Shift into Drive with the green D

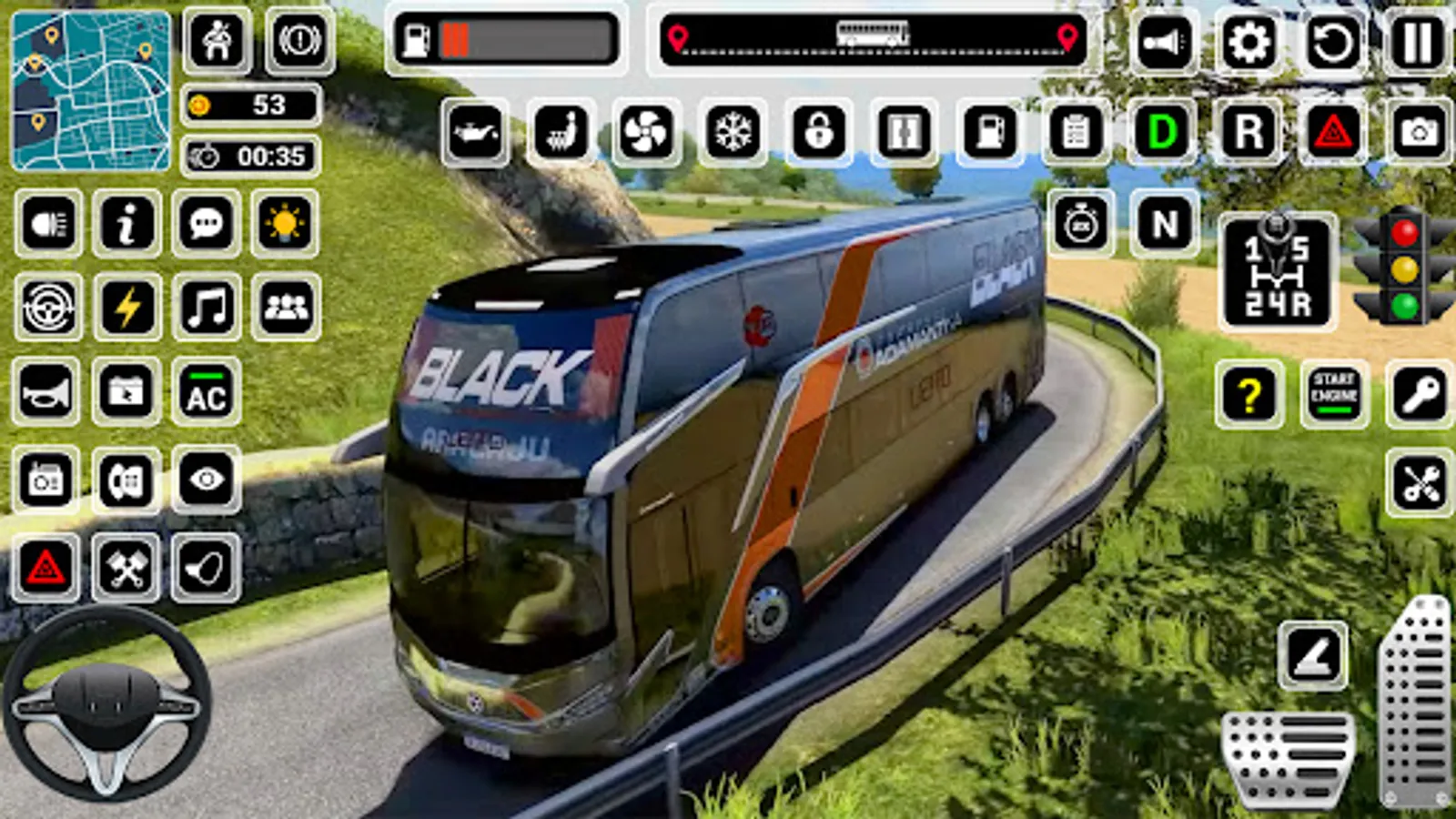tap(1162, 133)
